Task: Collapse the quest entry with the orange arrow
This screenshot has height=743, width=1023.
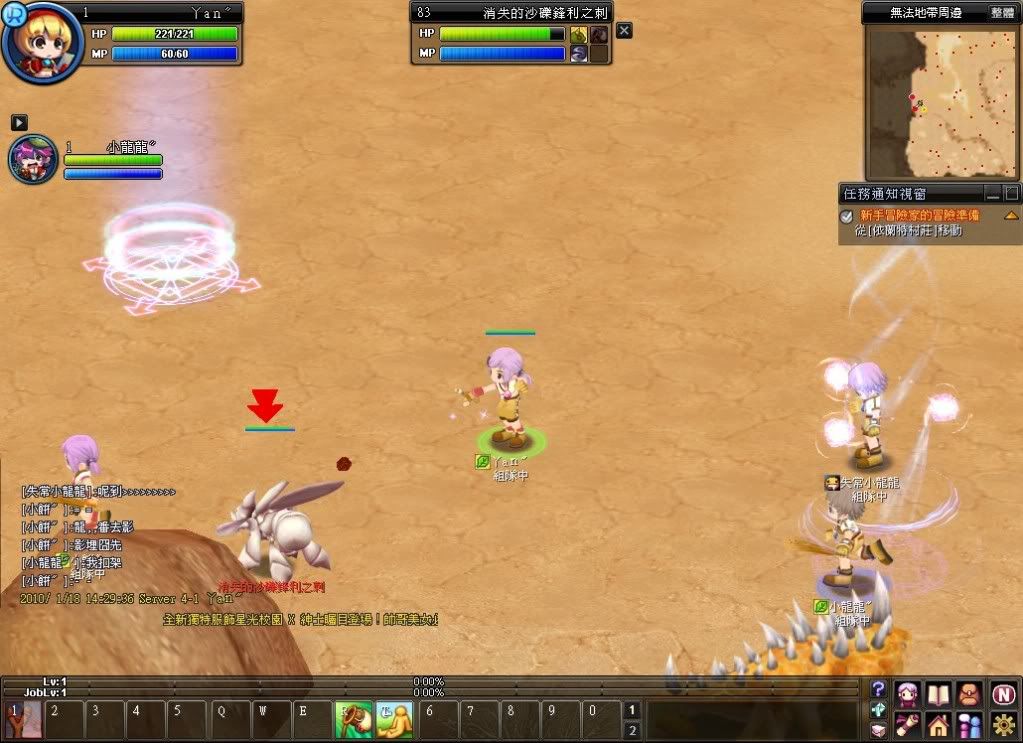Action: point(1011,216)
